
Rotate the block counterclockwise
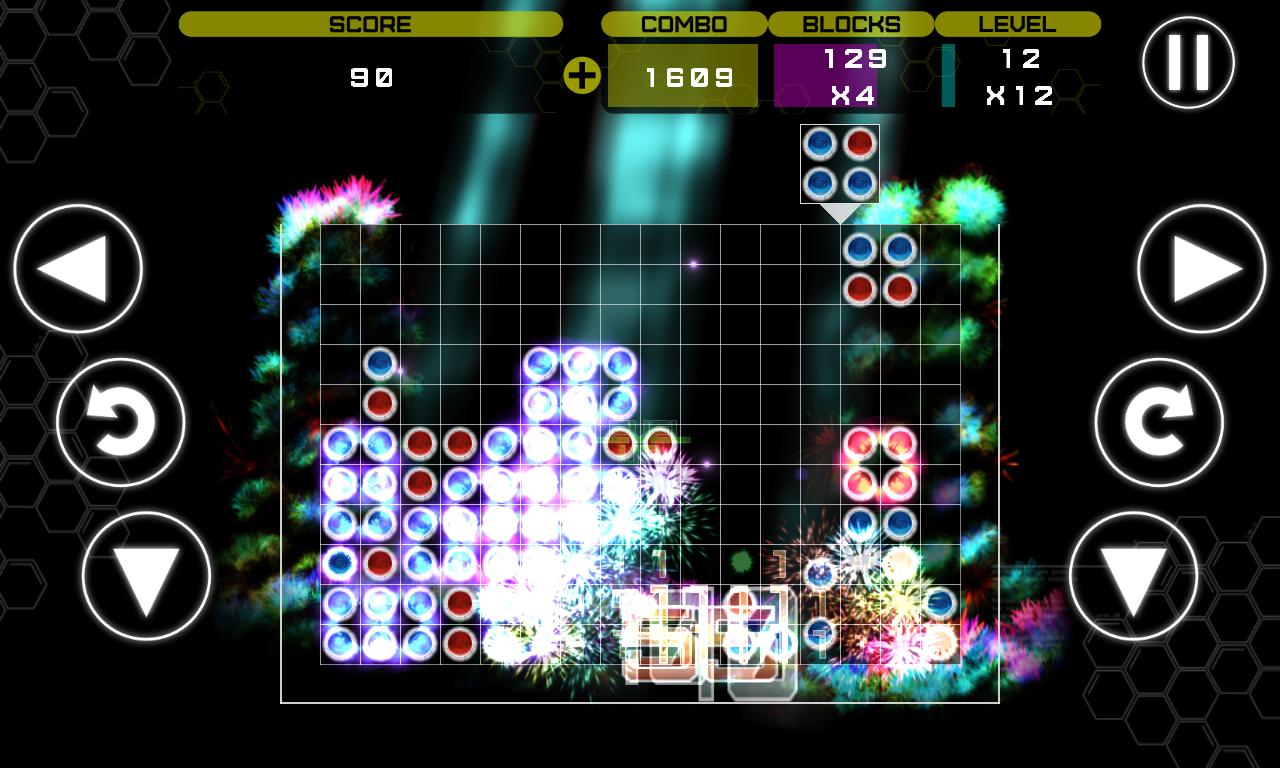coord(121,422)
